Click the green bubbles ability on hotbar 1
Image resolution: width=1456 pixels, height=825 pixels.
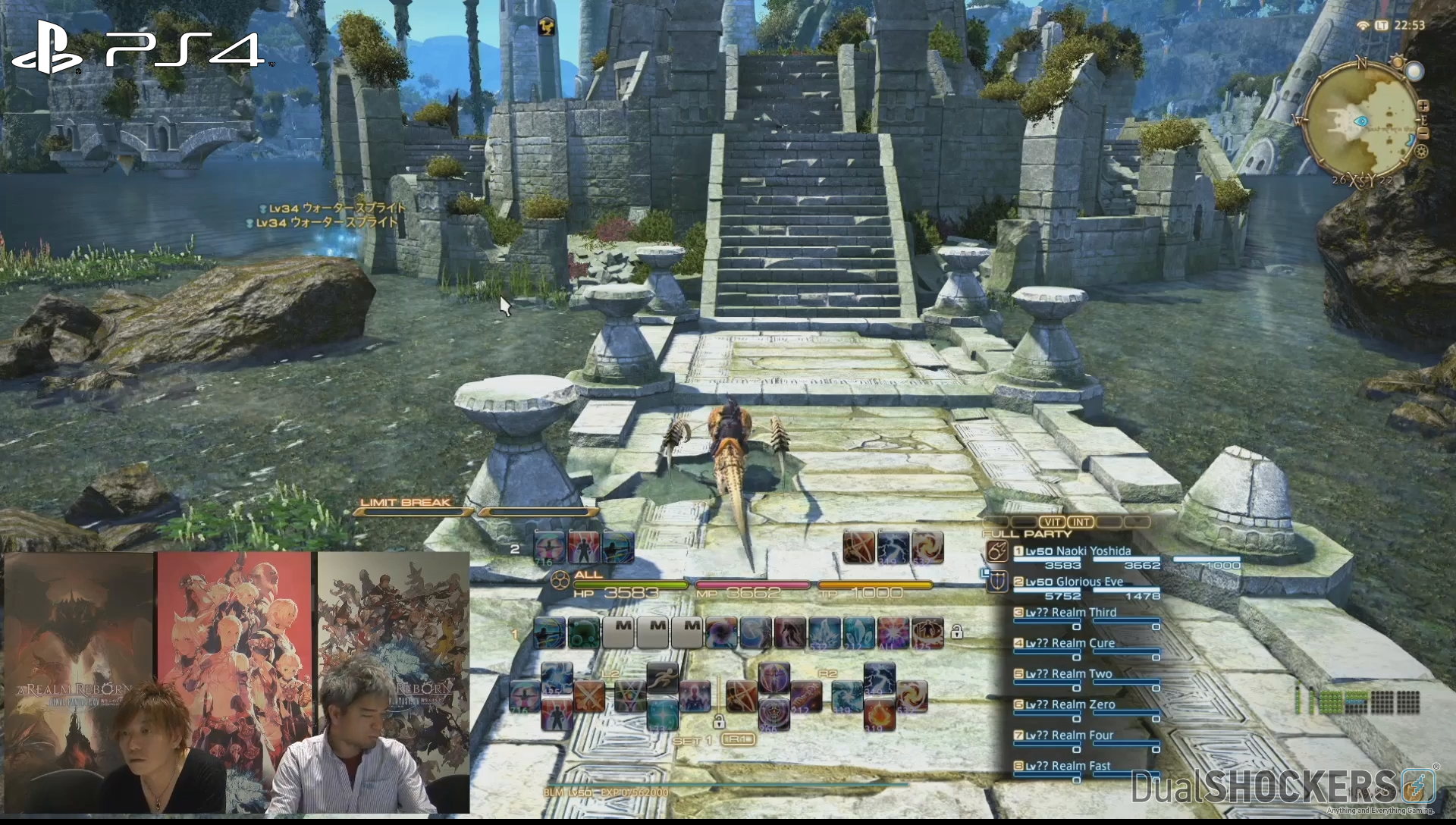tap(584, 633)
